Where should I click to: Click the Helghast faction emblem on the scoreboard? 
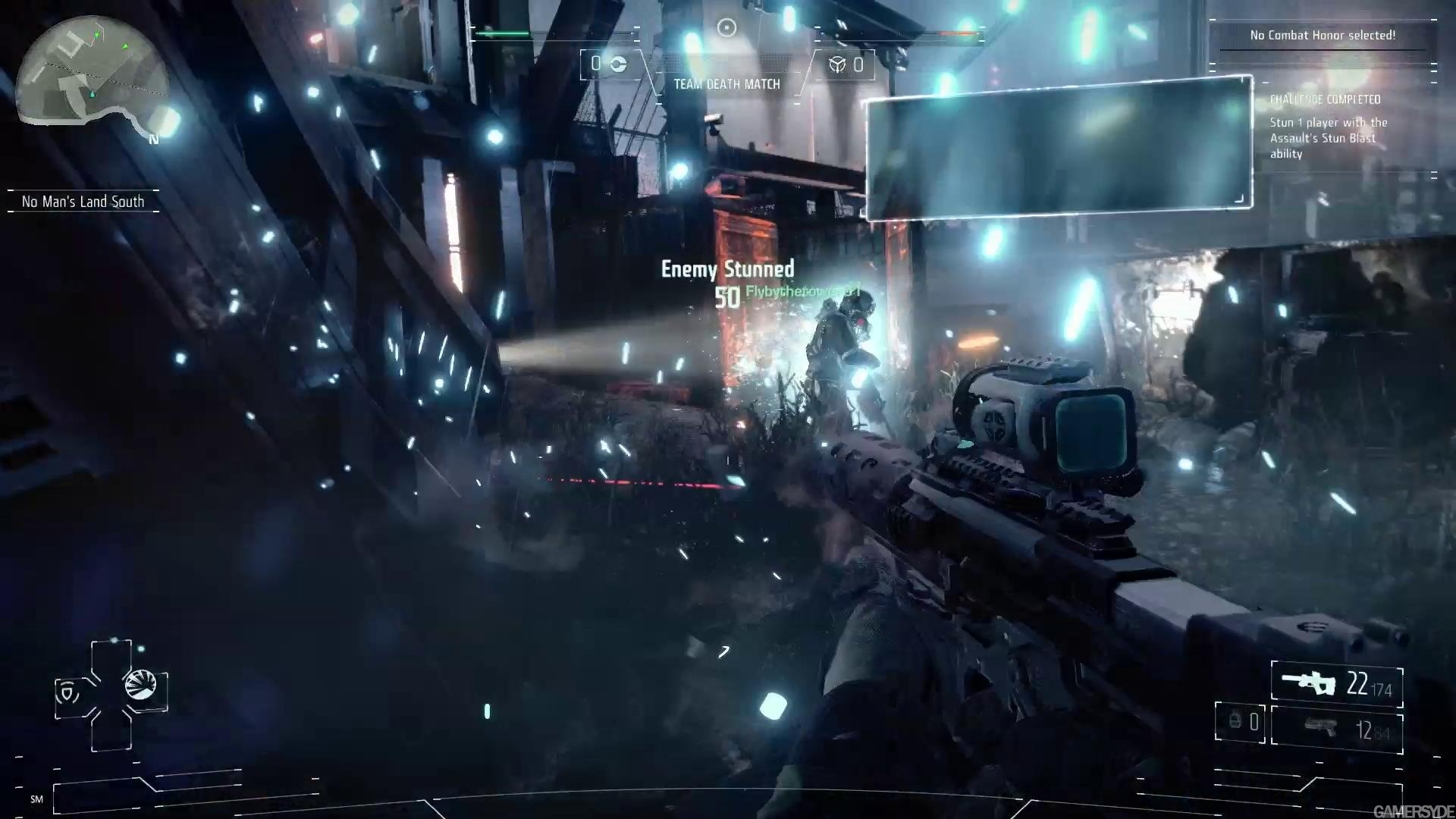click(x=836, y=64)
